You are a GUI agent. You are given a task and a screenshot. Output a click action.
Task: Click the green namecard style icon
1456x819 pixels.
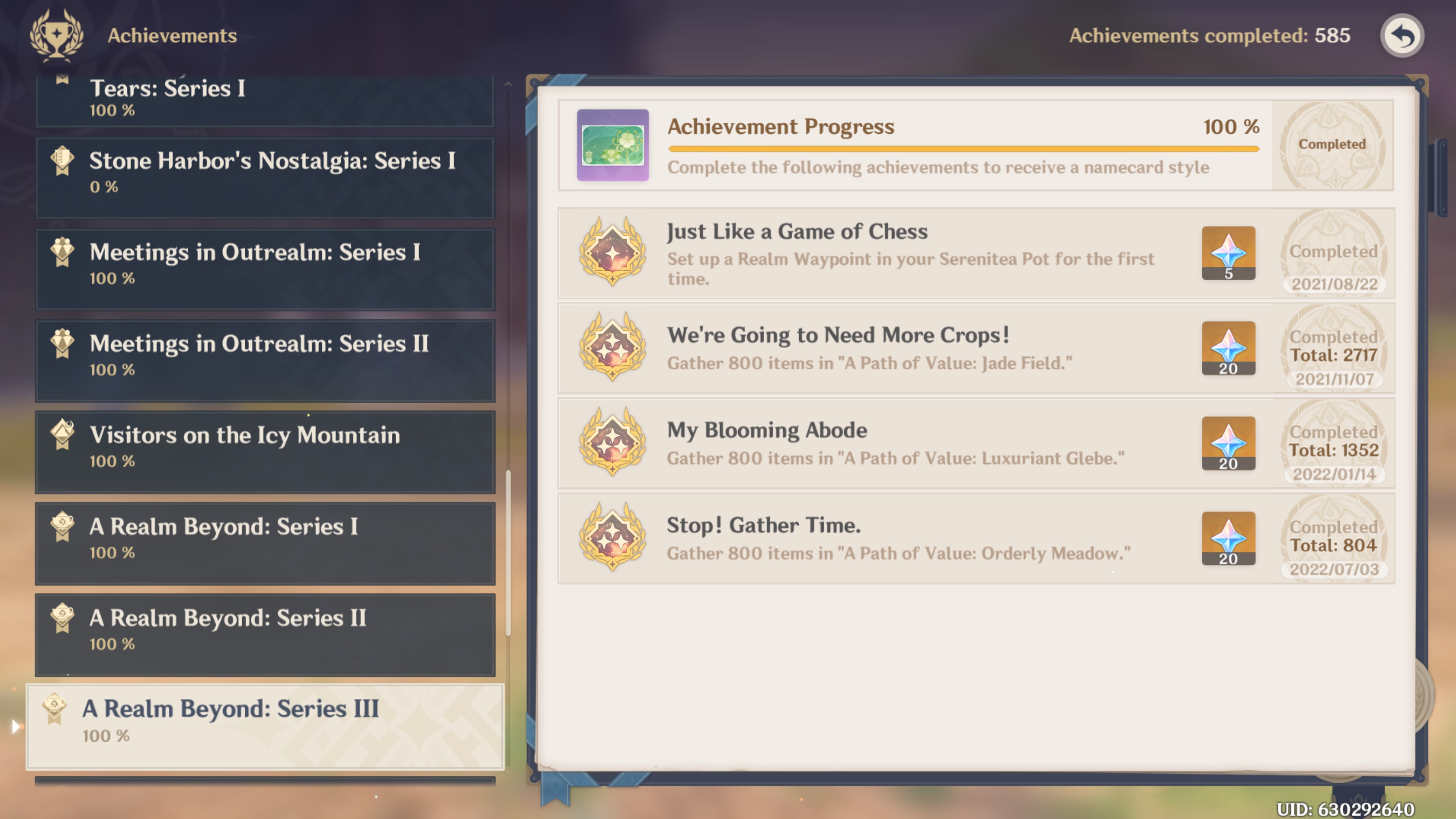click(613, 145)
